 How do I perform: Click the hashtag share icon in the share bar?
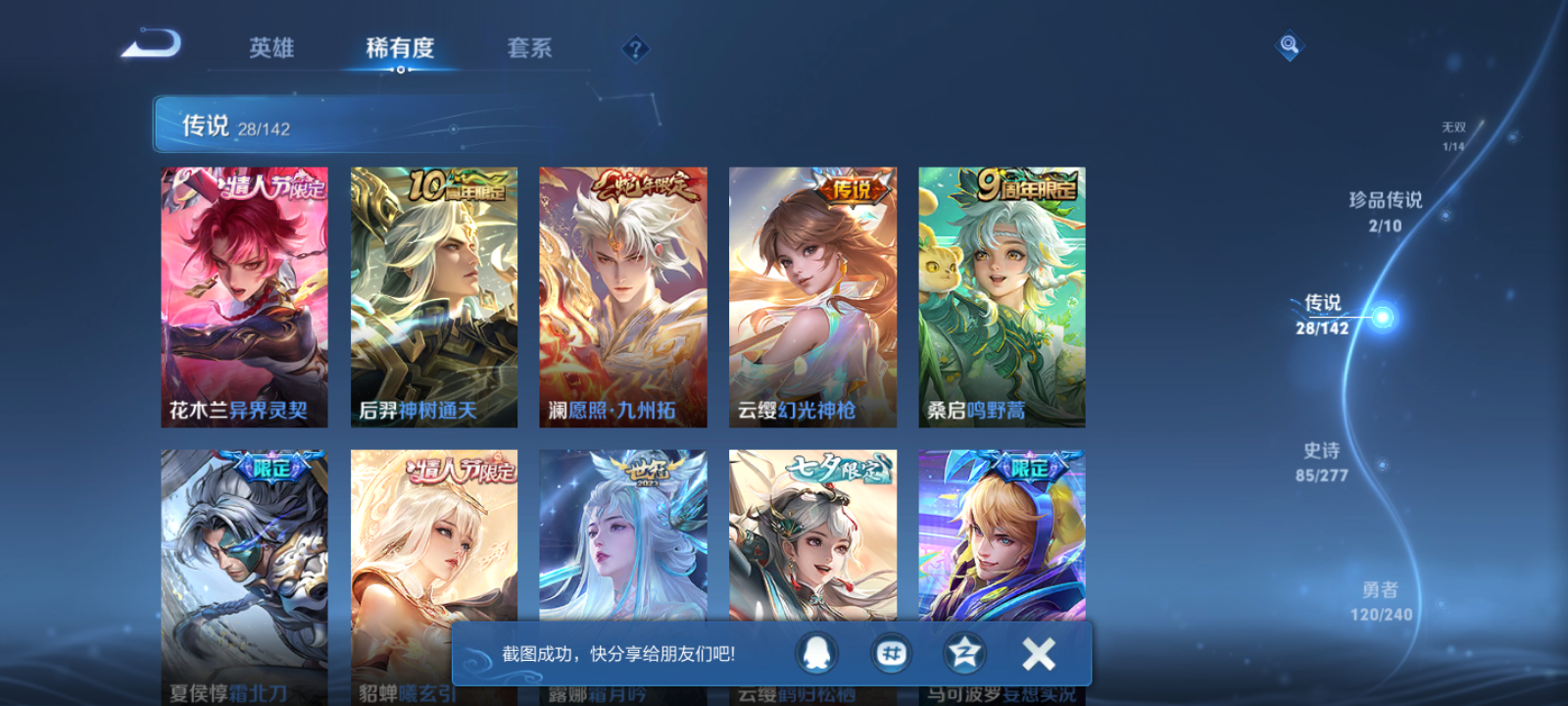click(x=892, y=652)
